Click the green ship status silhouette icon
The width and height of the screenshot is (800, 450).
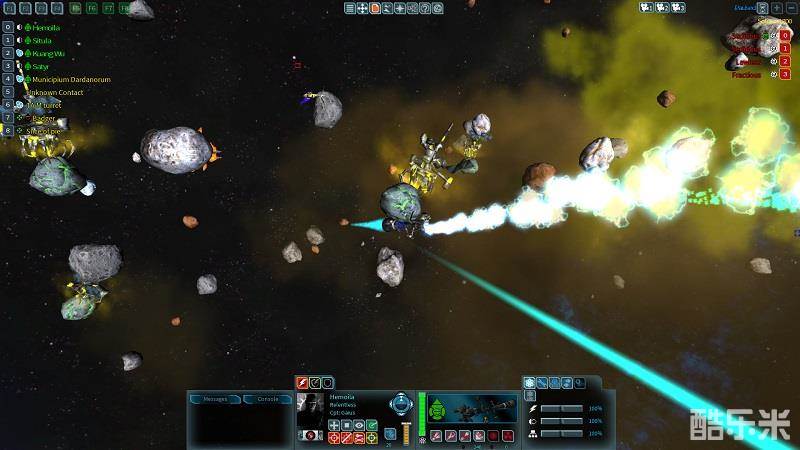pyautogui.click(x=436, y=408)
